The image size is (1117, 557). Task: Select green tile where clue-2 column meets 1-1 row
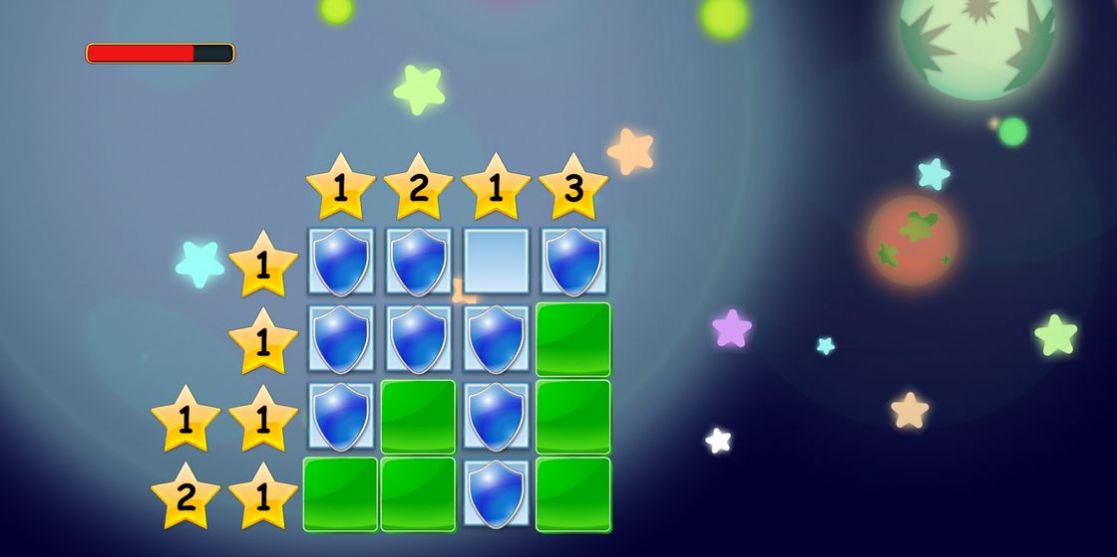[418, 416]
